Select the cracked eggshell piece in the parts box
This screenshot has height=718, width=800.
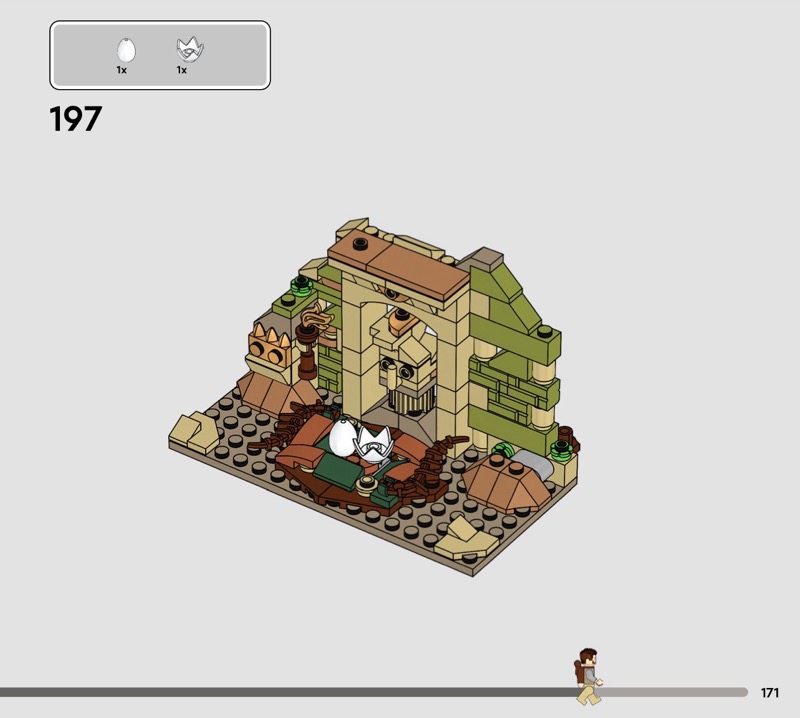[x=185, y=49]
